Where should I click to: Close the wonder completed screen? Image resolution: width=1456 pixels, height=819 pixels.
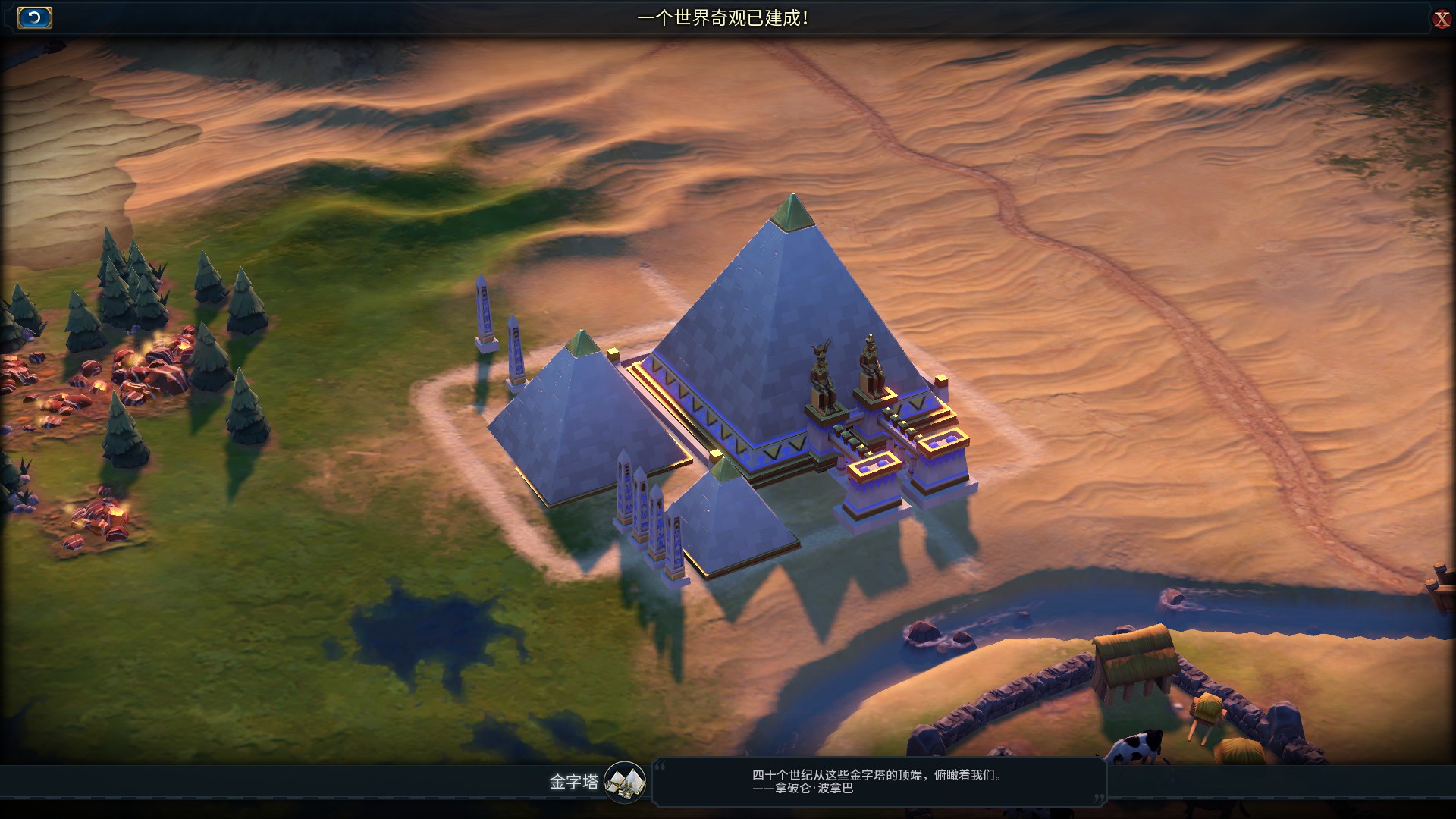[x=1441, y=19]
